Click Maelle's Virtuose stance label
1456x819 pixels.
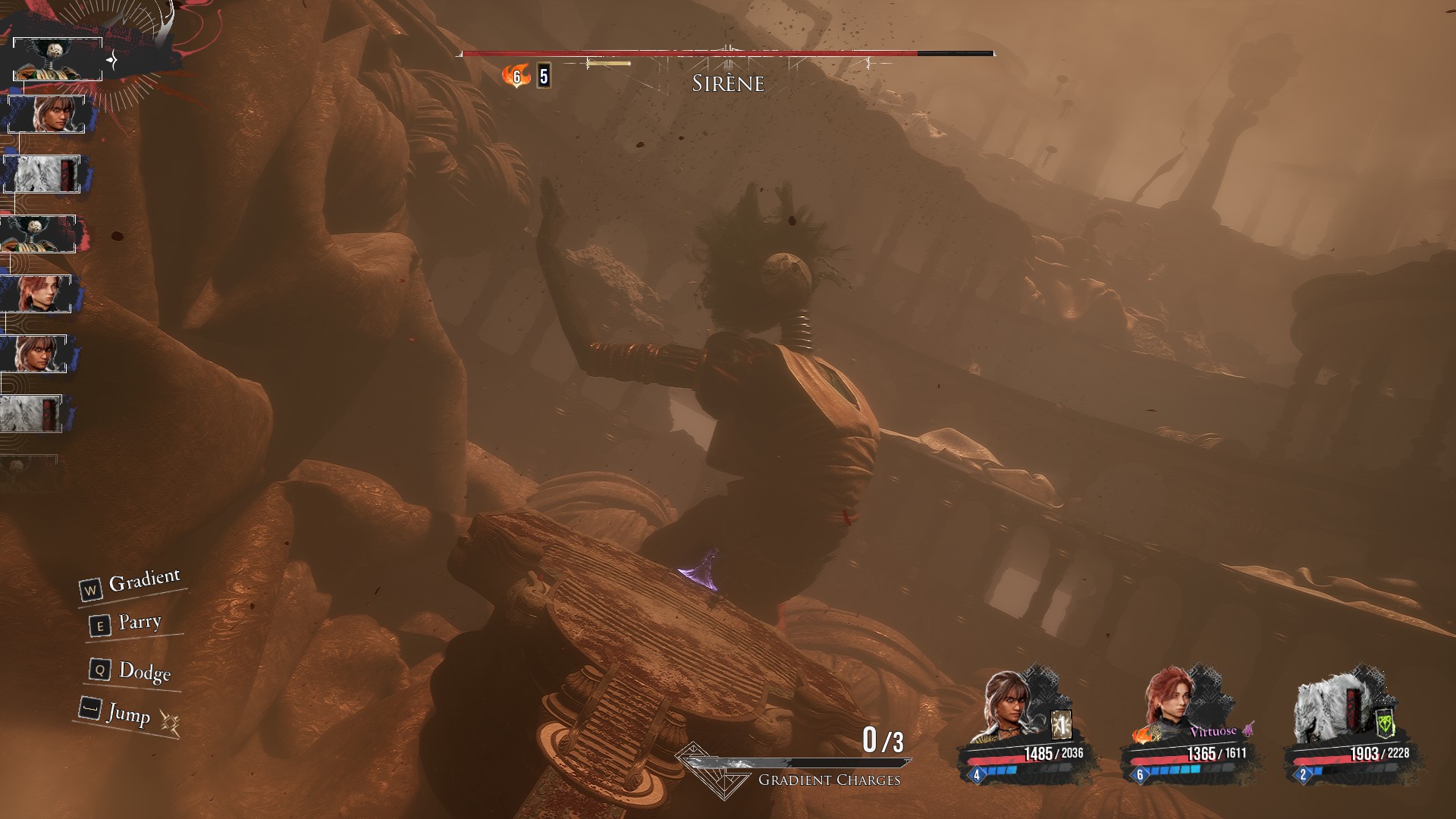1213,731
